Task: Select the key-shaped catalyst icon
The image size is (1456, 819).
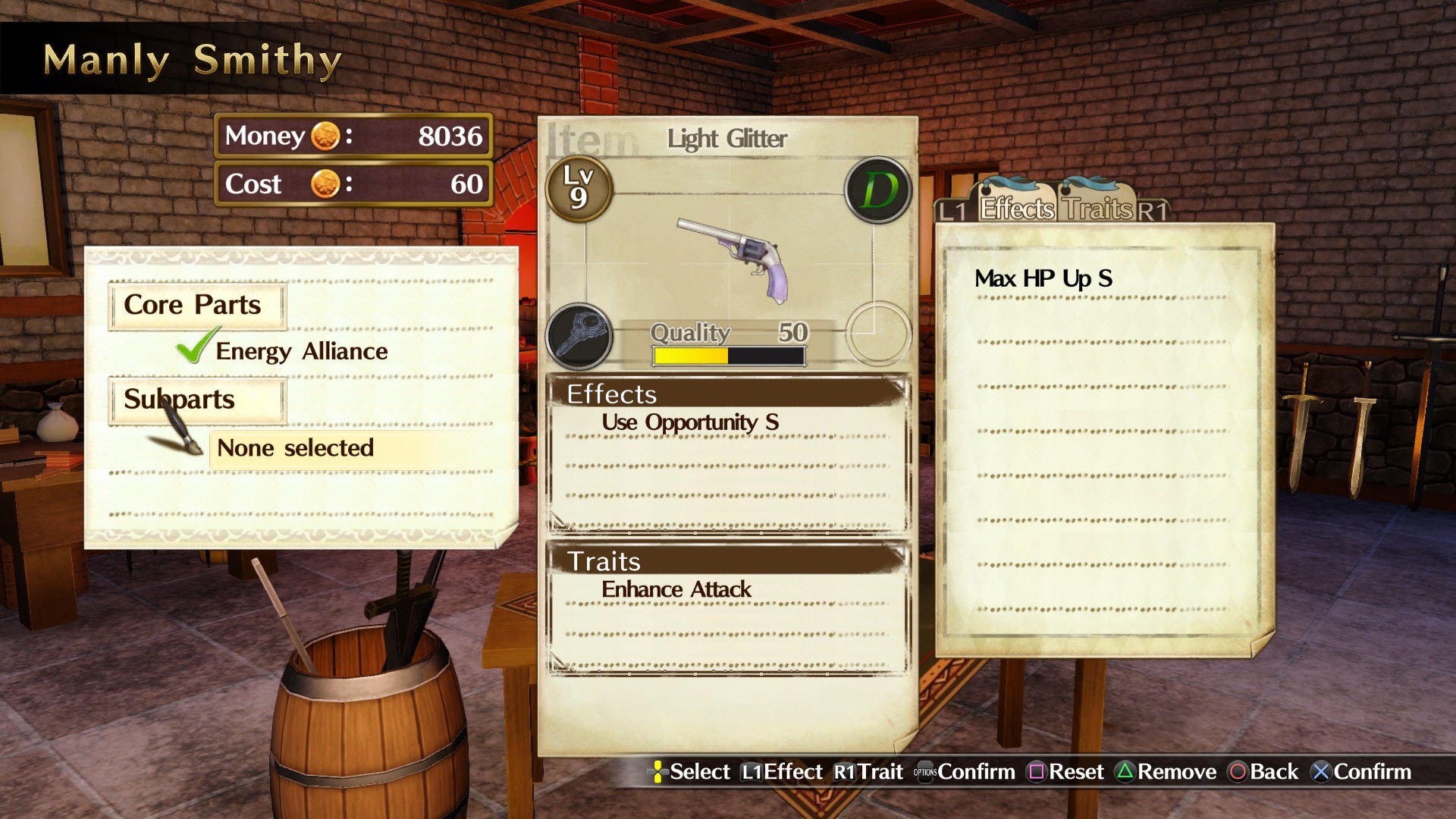Action: point(581,337)
